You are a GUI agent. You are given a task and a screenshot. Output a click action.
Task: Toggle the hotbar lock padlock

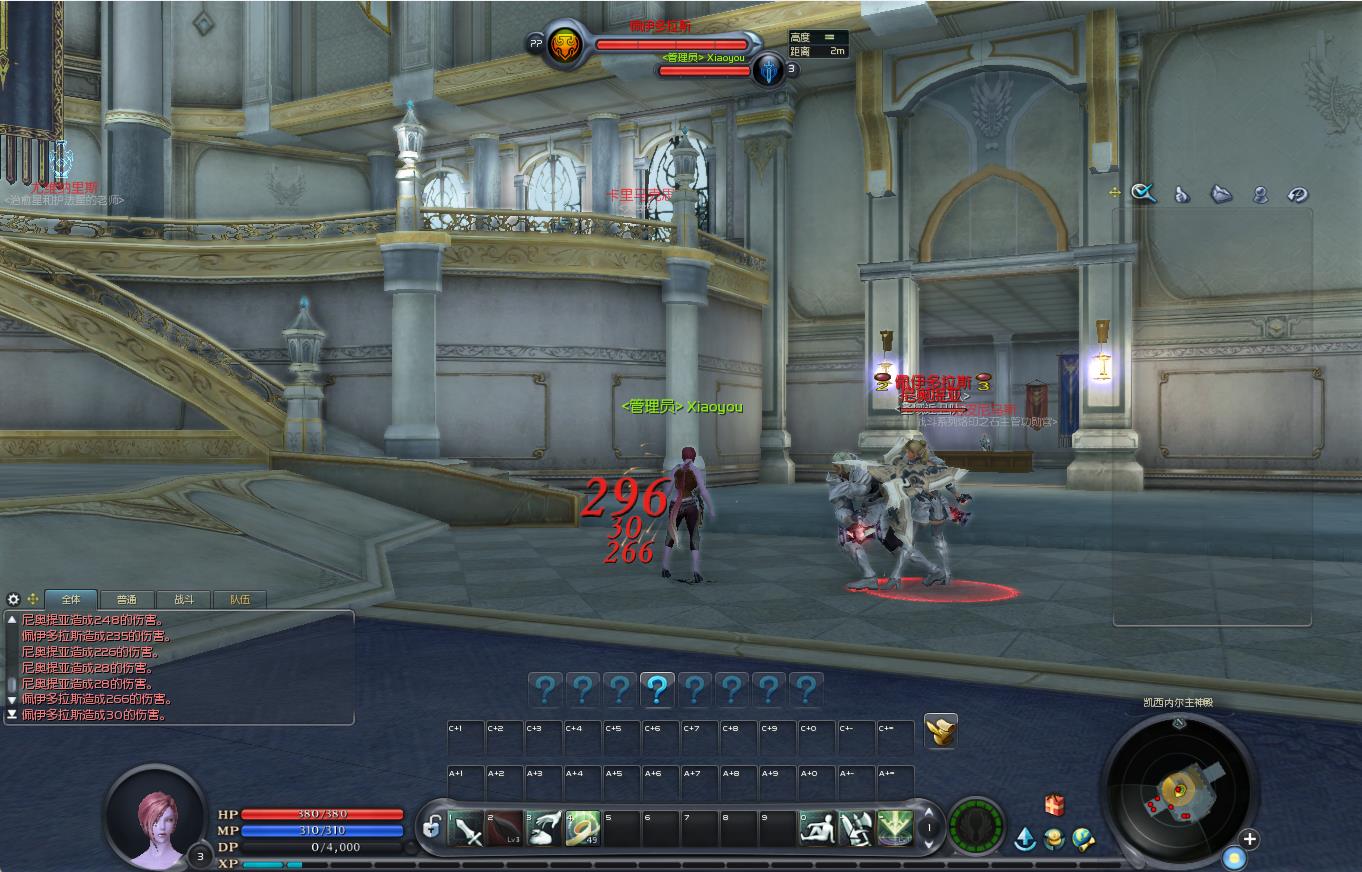pos(432,827)
